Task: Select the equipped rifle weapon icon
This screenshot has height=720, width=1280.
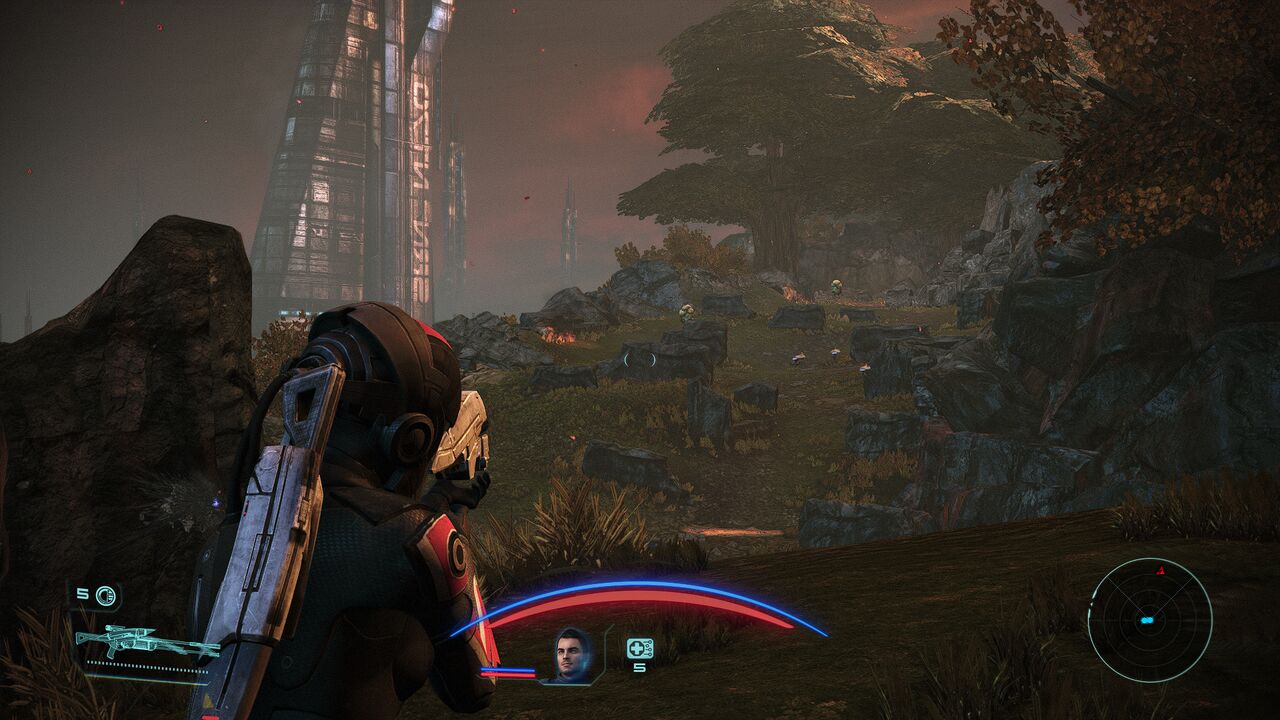Action: 146,642
